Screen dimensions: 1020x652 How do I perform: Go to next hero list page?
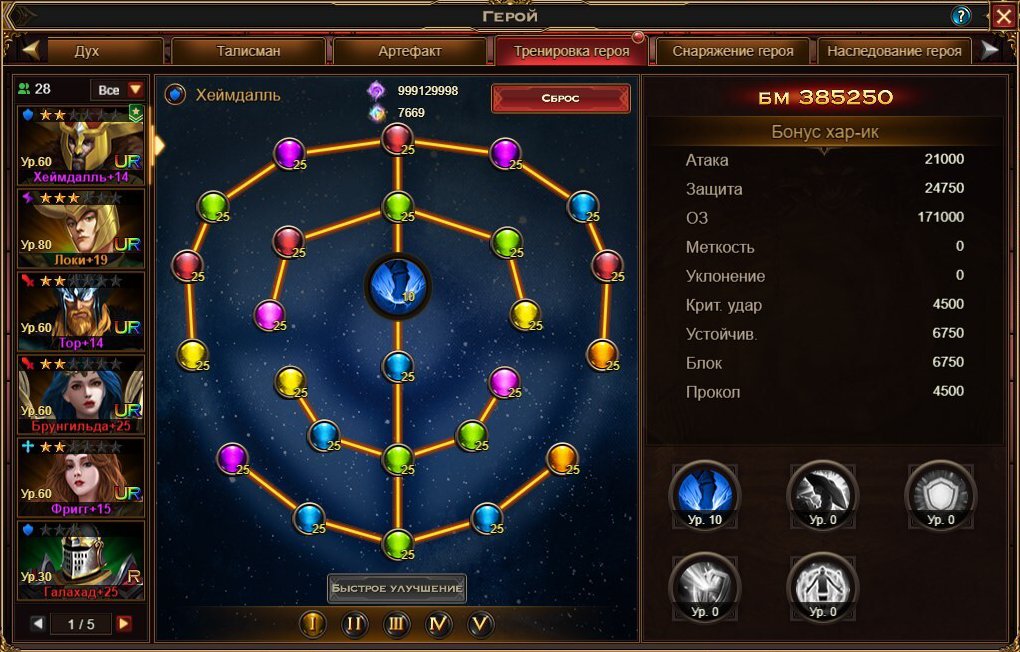(124, 624)
